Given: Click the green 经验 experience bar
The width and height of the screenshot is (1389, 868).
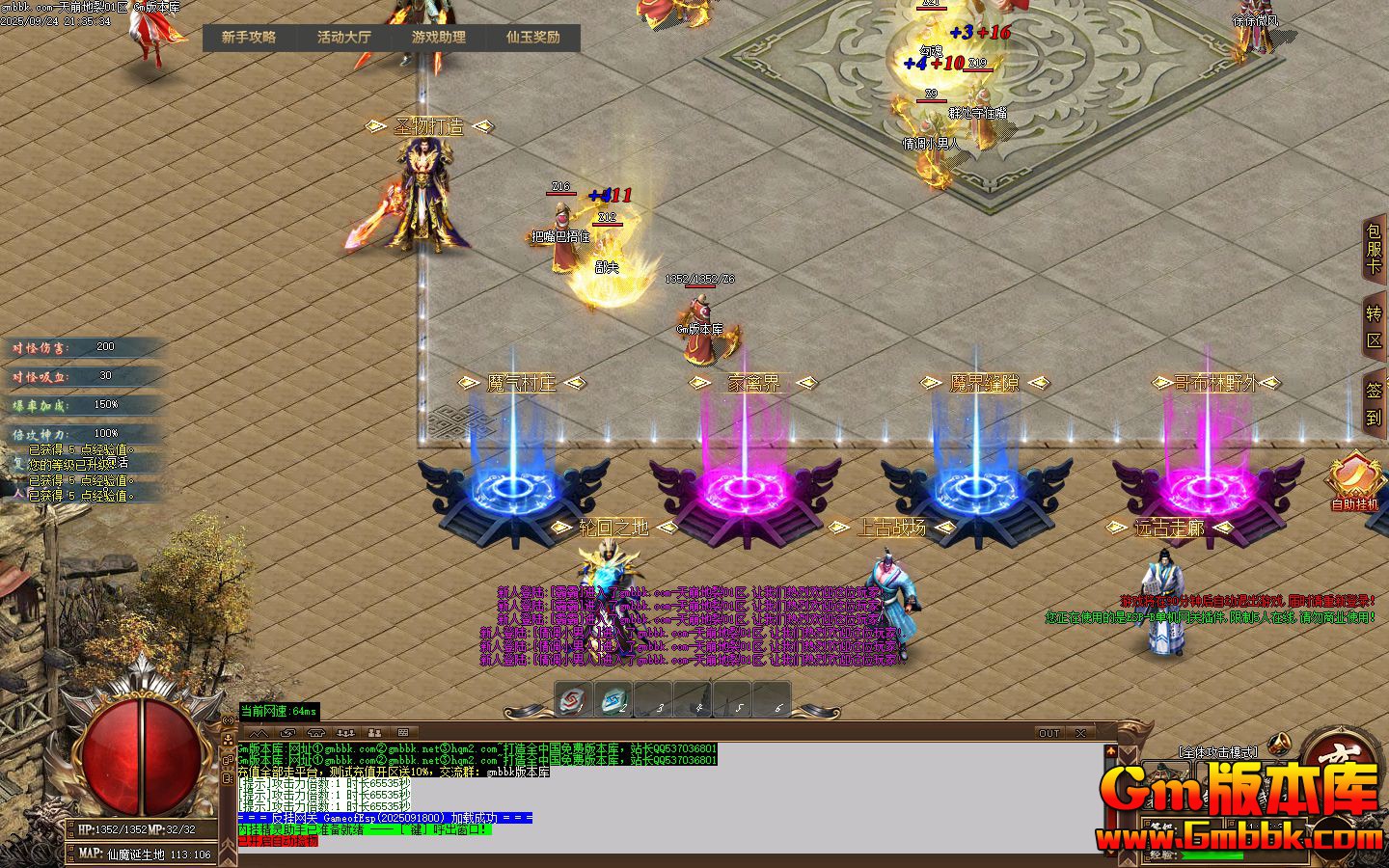Looking at the screenshot, I should [1212, 855].
